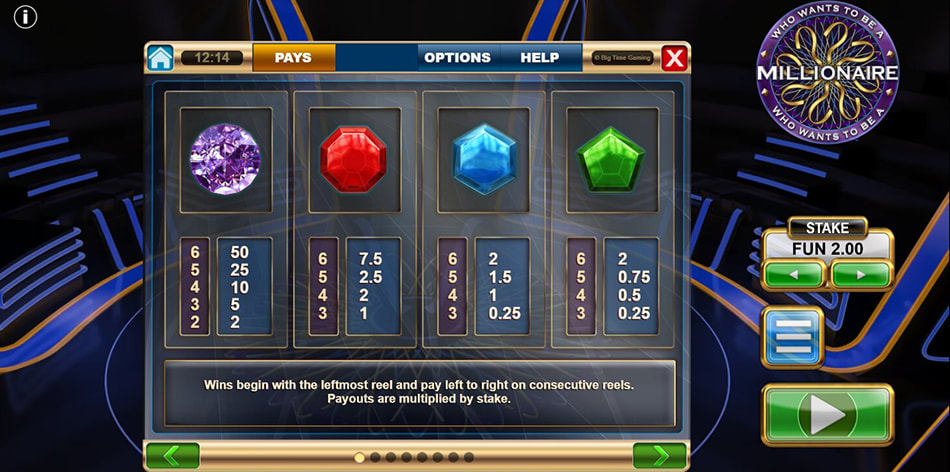This screenshot has height=472, width=950.
Task: Increase the stake with the right arrow
Action: (x=861, y=274)
